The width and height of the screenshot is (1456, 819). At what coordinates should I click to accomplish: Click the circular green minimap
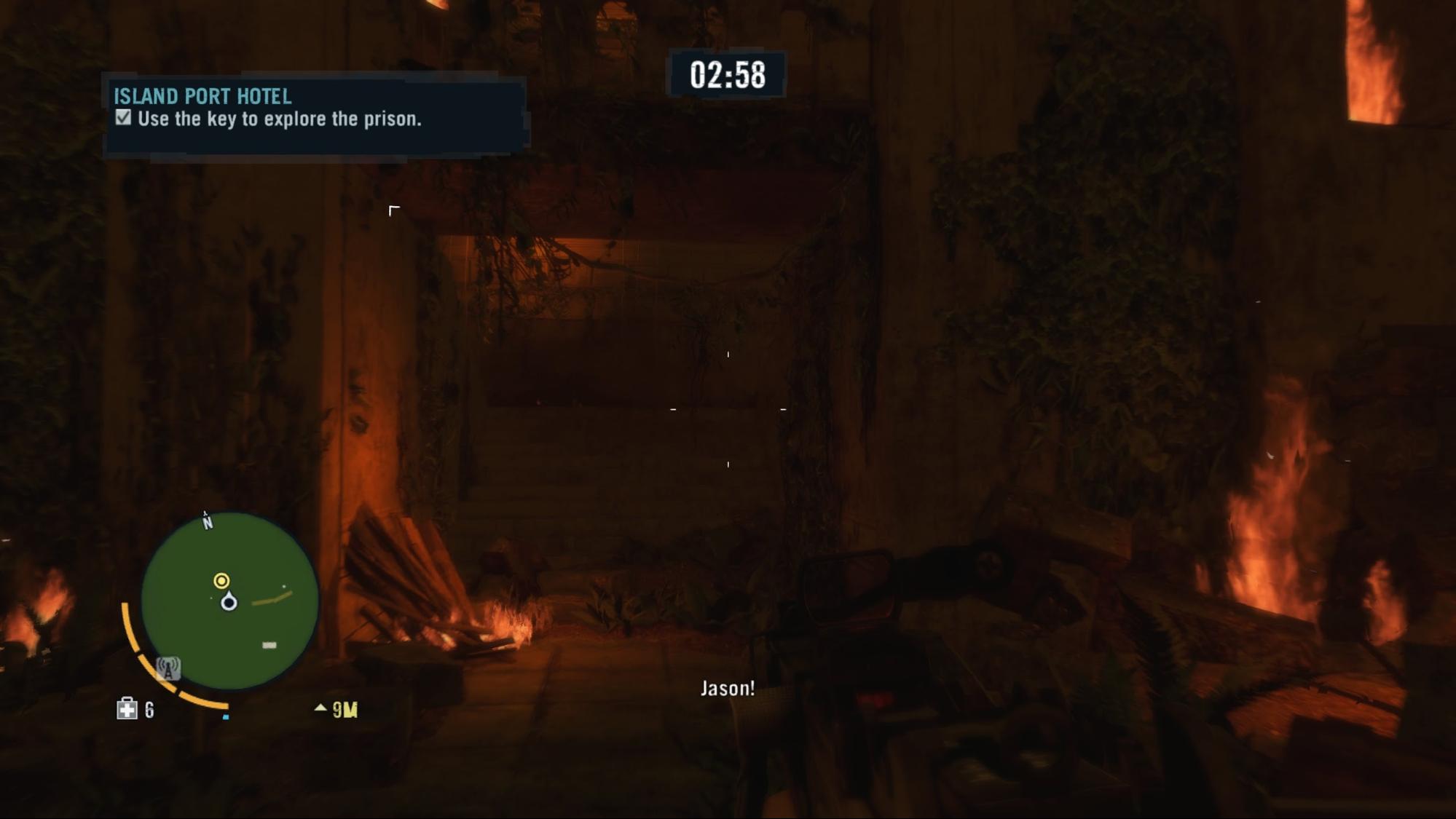click(229, 601)
